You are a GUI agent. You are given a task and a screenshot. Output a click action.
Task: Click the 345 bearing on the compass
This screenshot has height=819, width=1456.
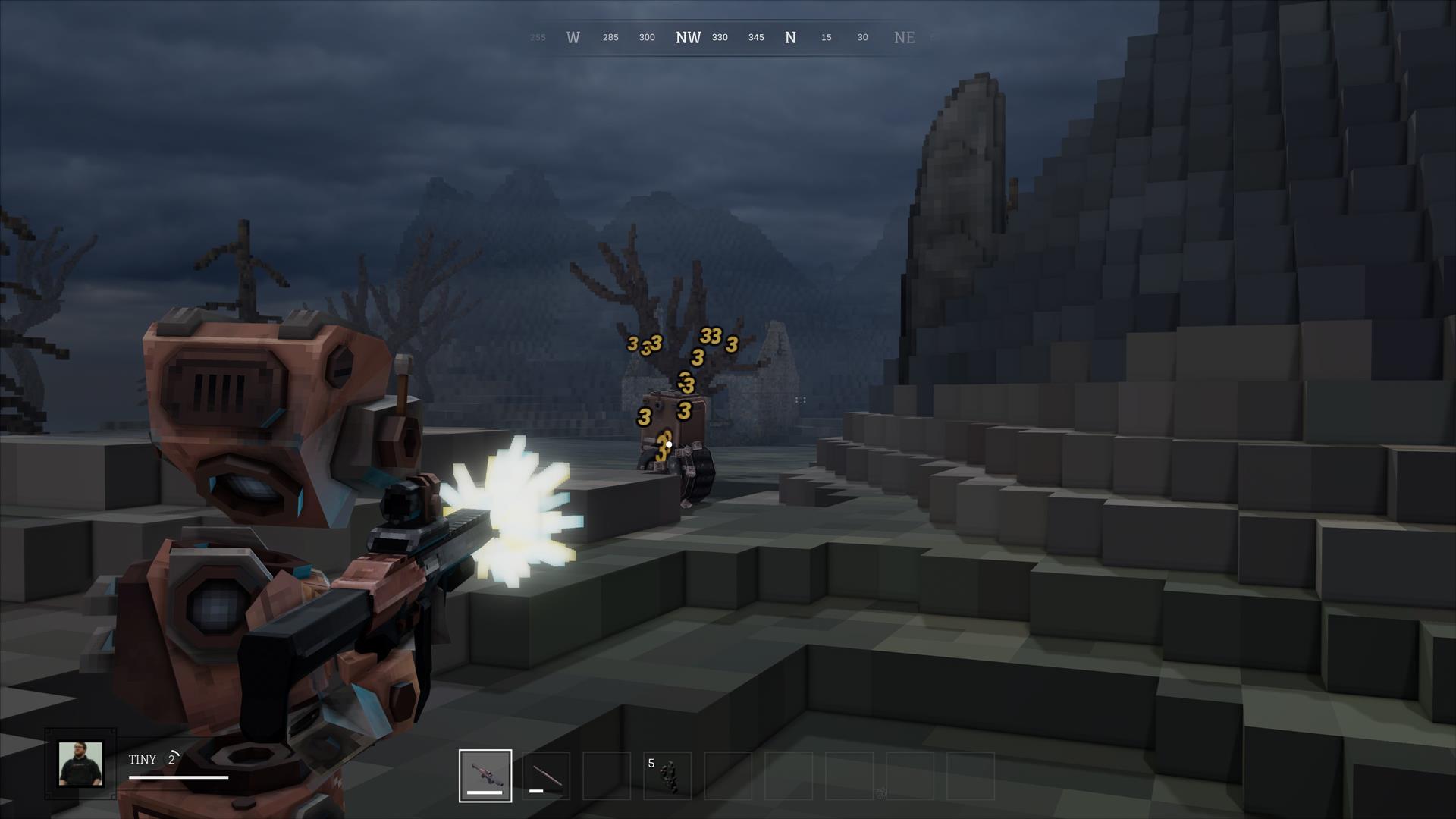tap(755, 37)
